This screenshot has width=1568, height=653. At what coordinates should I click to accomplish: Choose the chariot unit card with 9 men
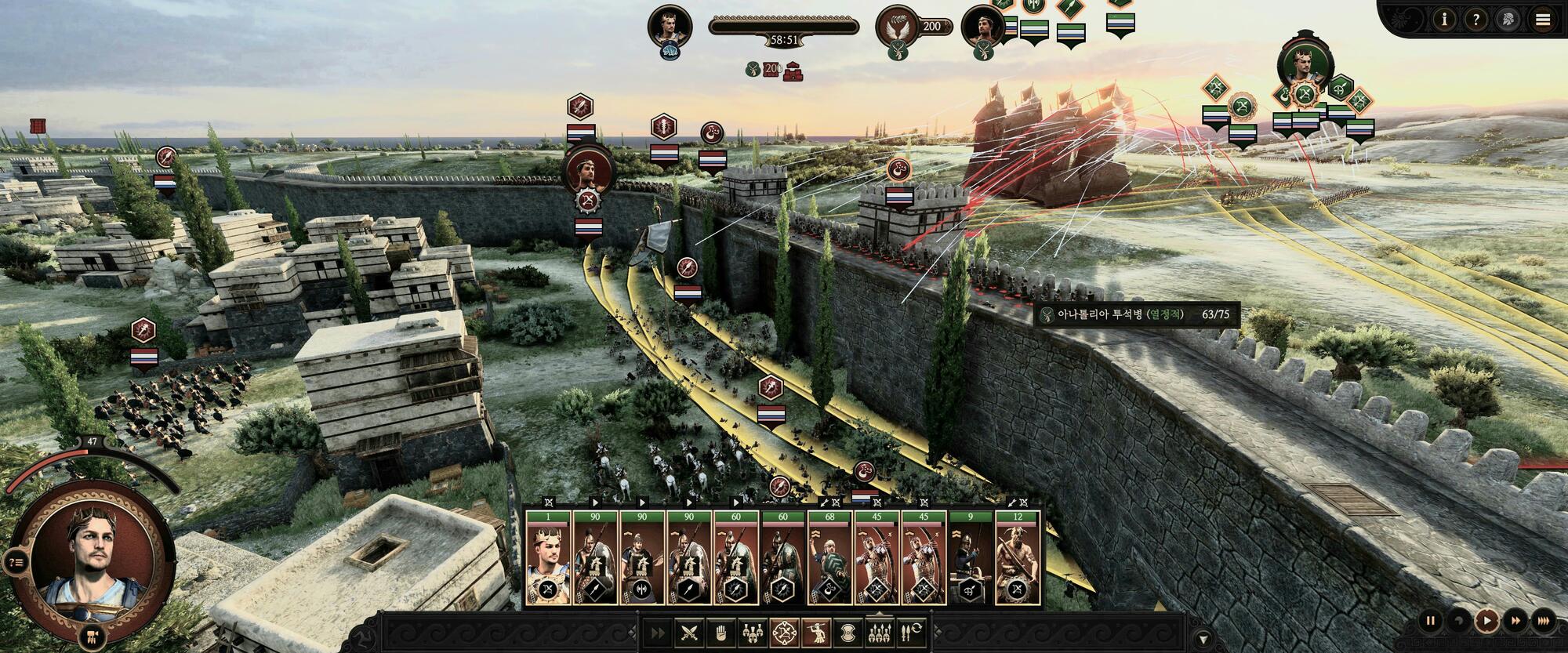pos(971,558)
